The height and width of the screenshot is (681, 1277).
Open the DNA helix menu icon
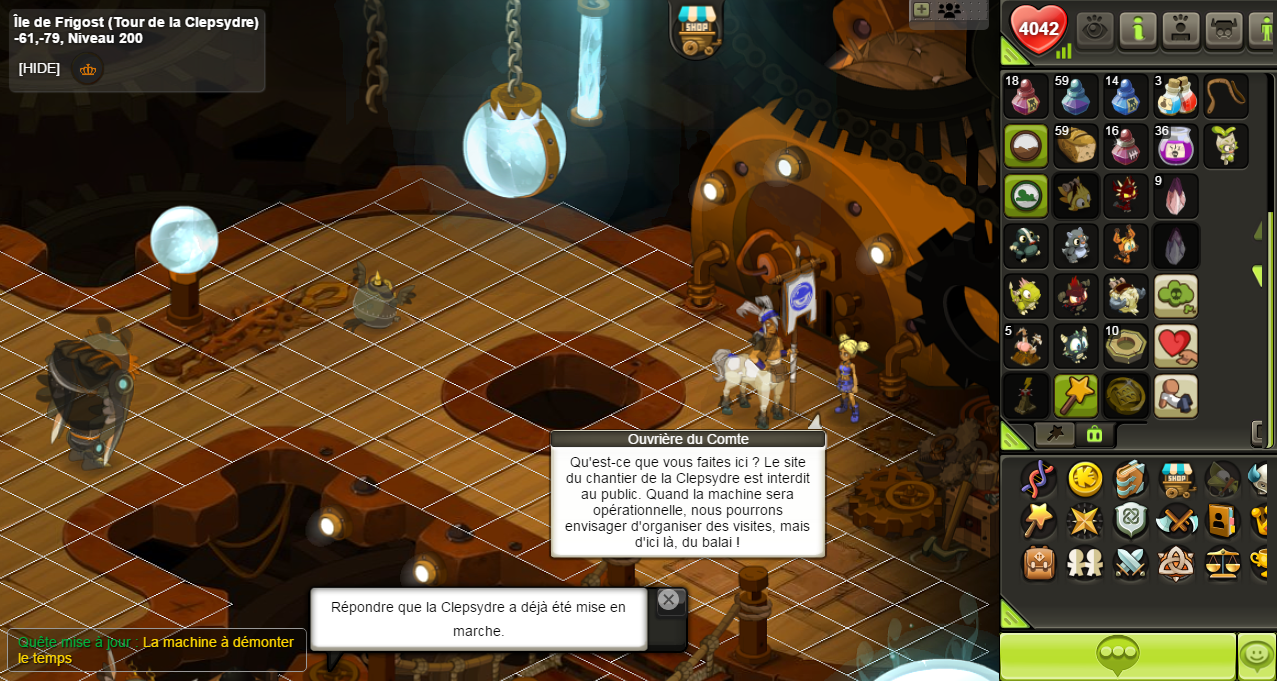[1038, 479]
